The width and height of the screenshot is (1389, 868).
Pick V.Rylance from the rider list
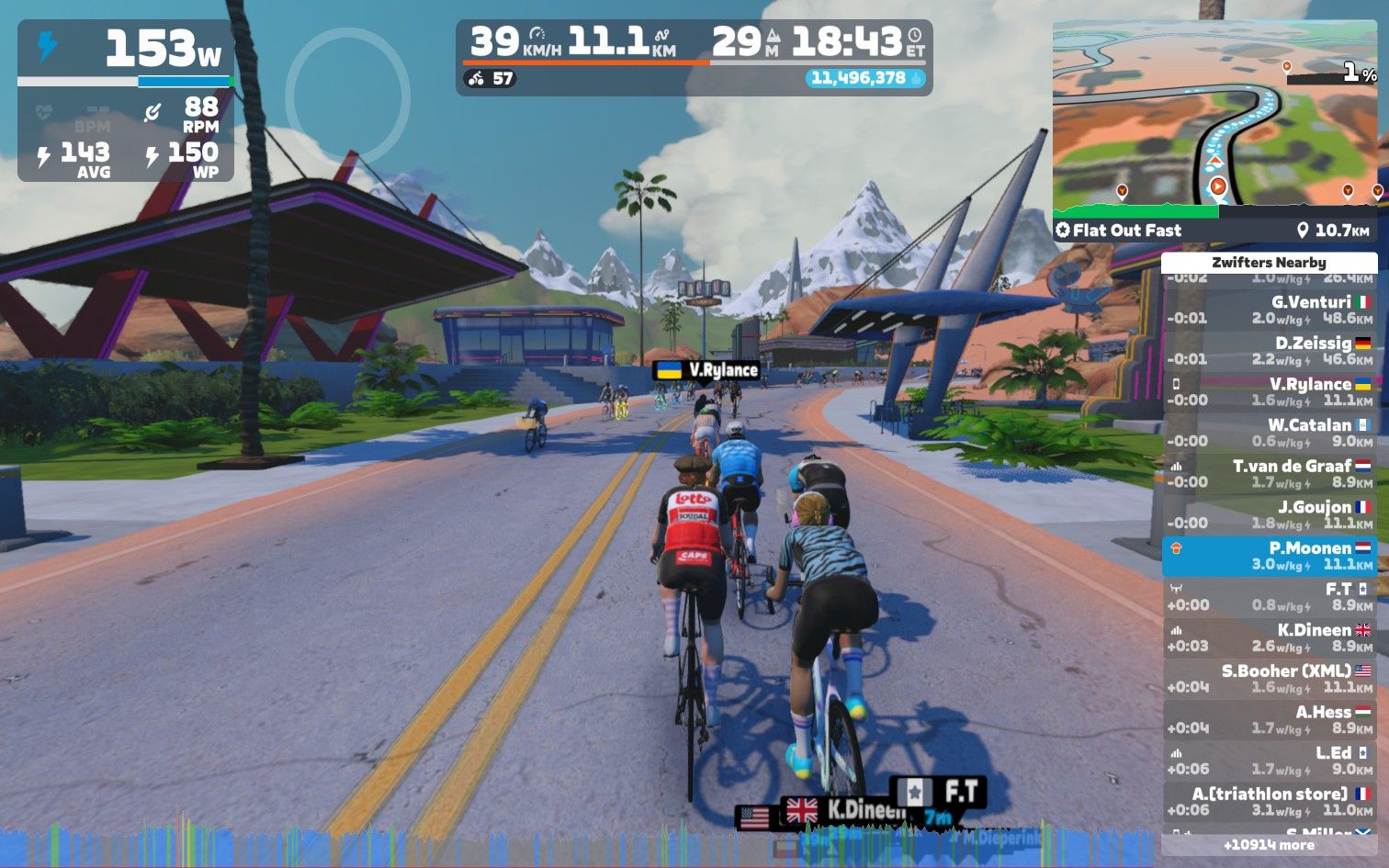[x=1269, y=391]
